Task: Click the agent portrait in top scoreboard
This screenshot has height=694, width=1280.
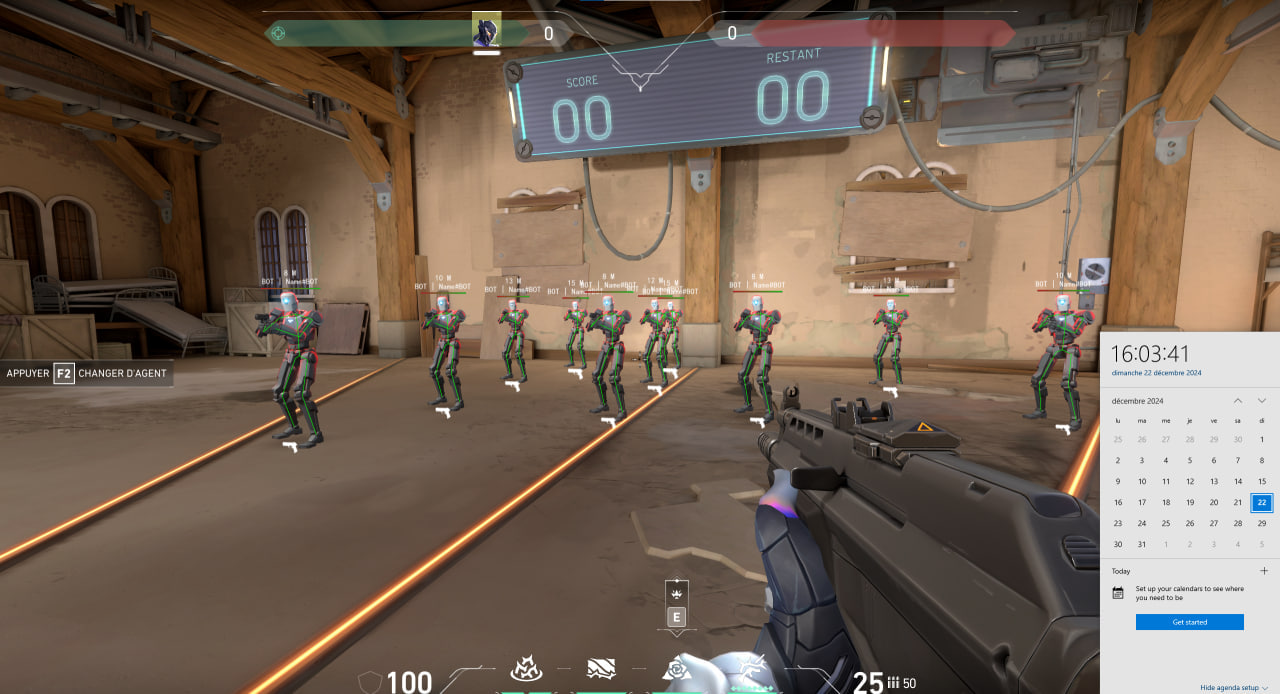Action: click(486, 31)
